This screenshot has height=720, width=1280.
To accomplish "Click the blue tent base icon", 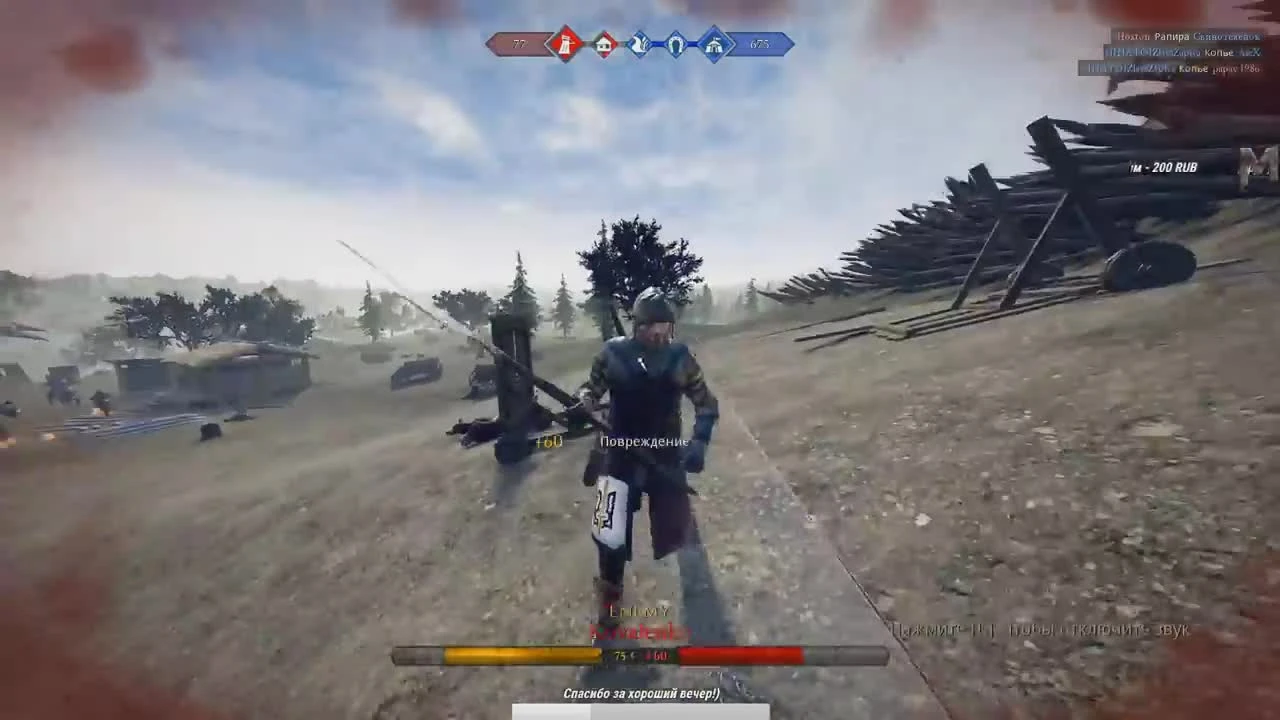I will 713,44.
